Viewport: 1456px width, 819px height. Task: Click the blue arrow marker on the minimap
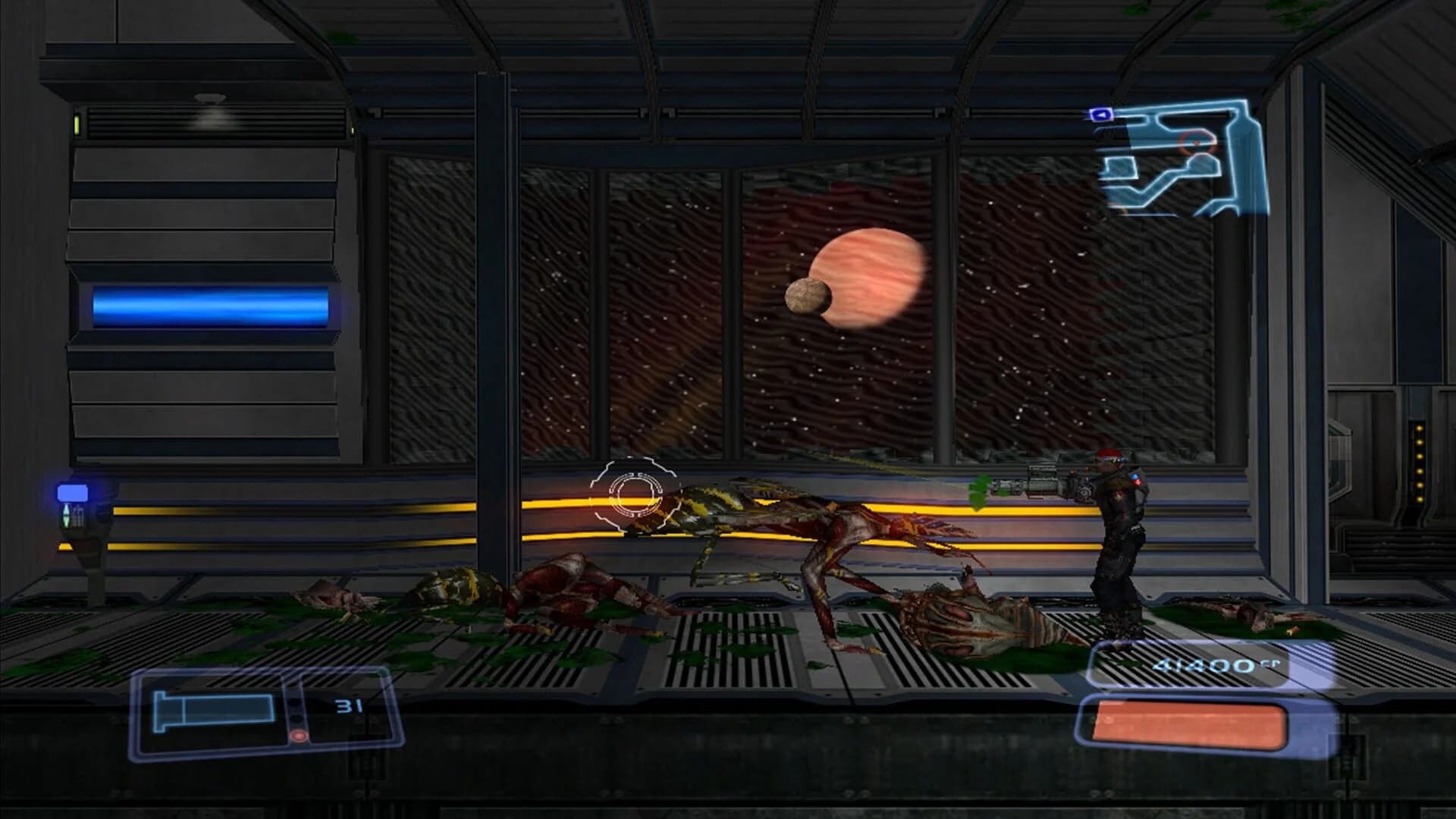[x=1101, y=115]
